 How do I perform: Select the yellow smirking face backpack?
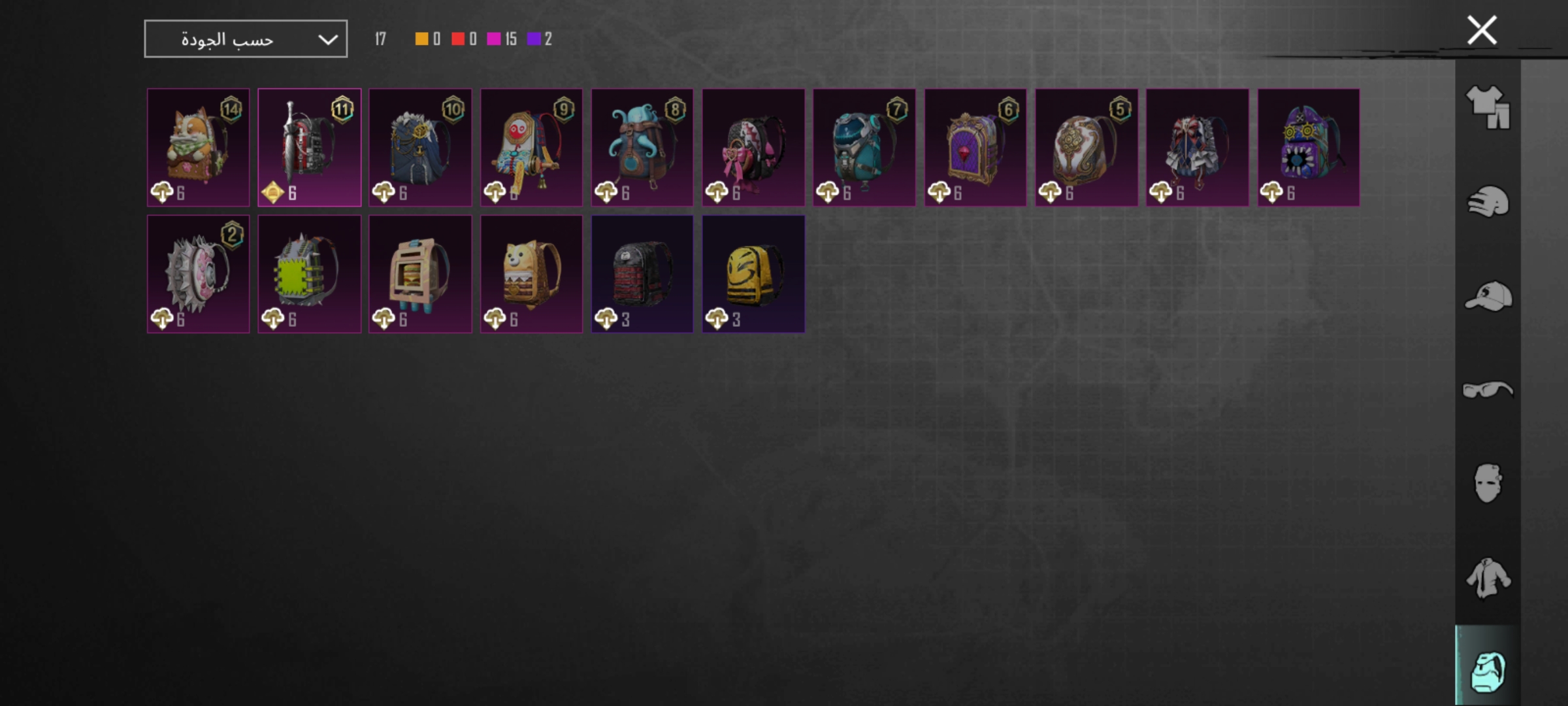[753, 274]
